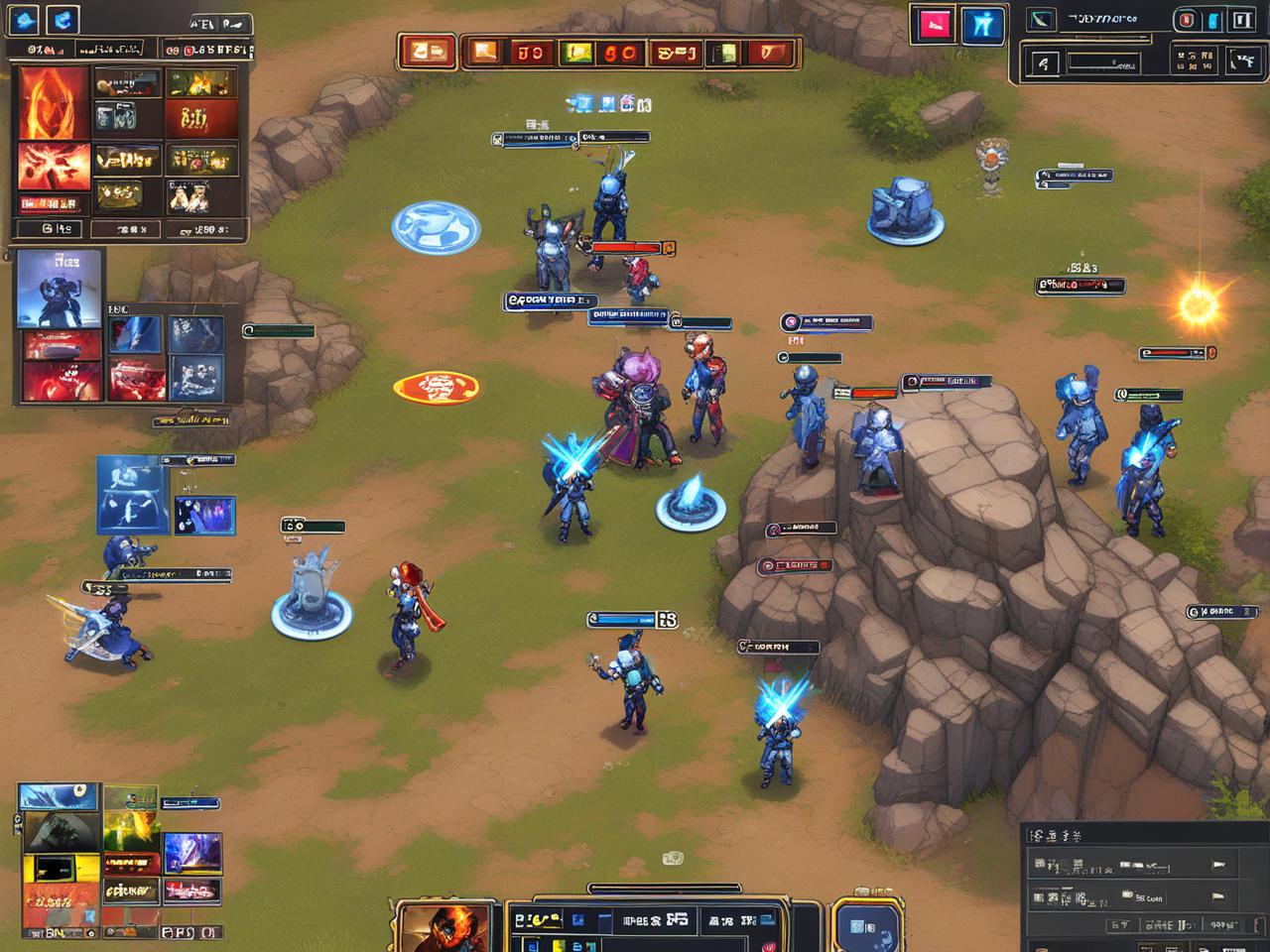Image resolution: width=1270 pixels, height=952 pixels.
Task: Click the pause-style icon in the top-right panel
Action: coord(1241,21)
